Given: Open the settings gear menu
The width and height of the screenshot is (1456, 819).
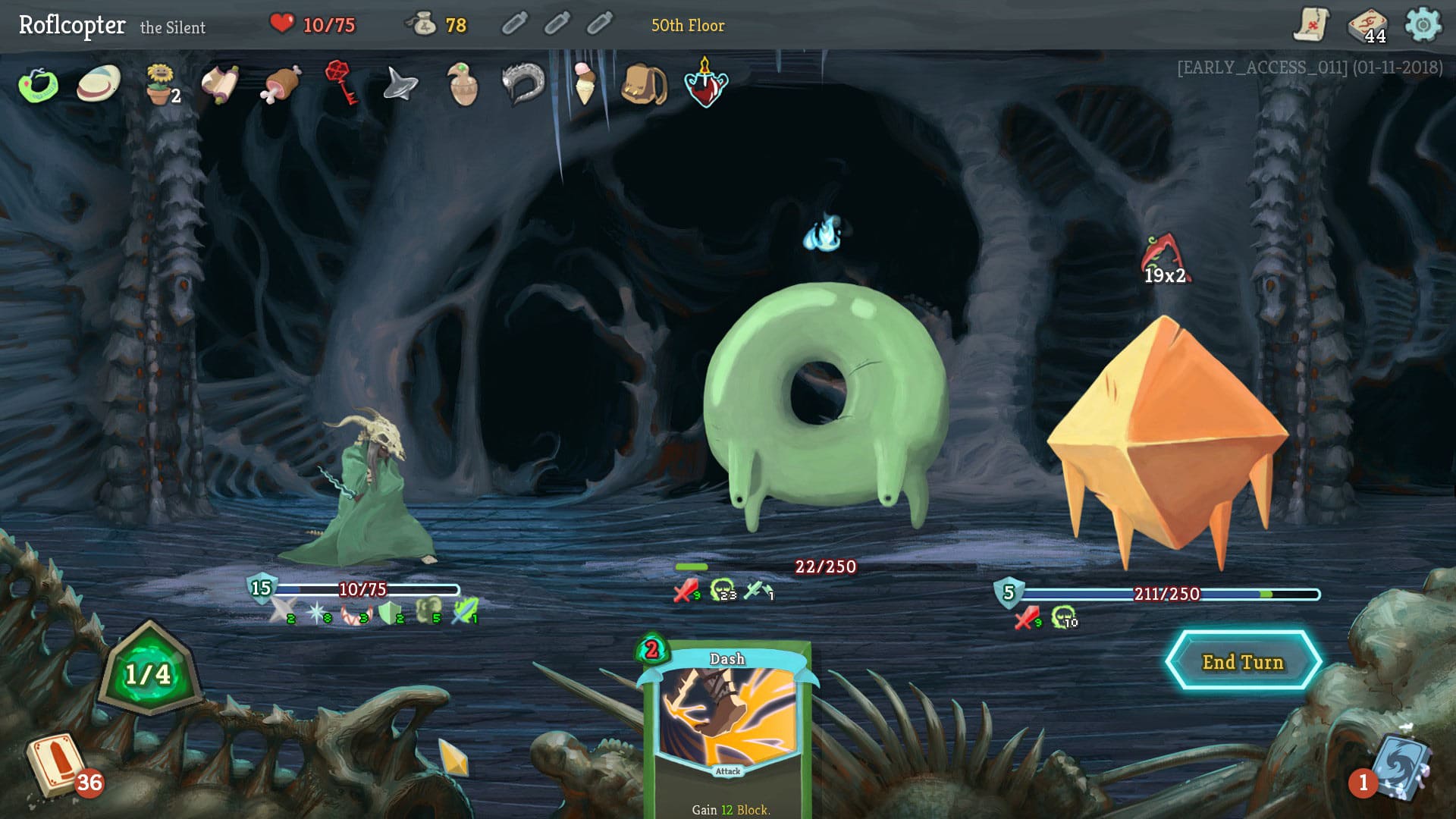Looking at the screenshot, I should 1423,23.
